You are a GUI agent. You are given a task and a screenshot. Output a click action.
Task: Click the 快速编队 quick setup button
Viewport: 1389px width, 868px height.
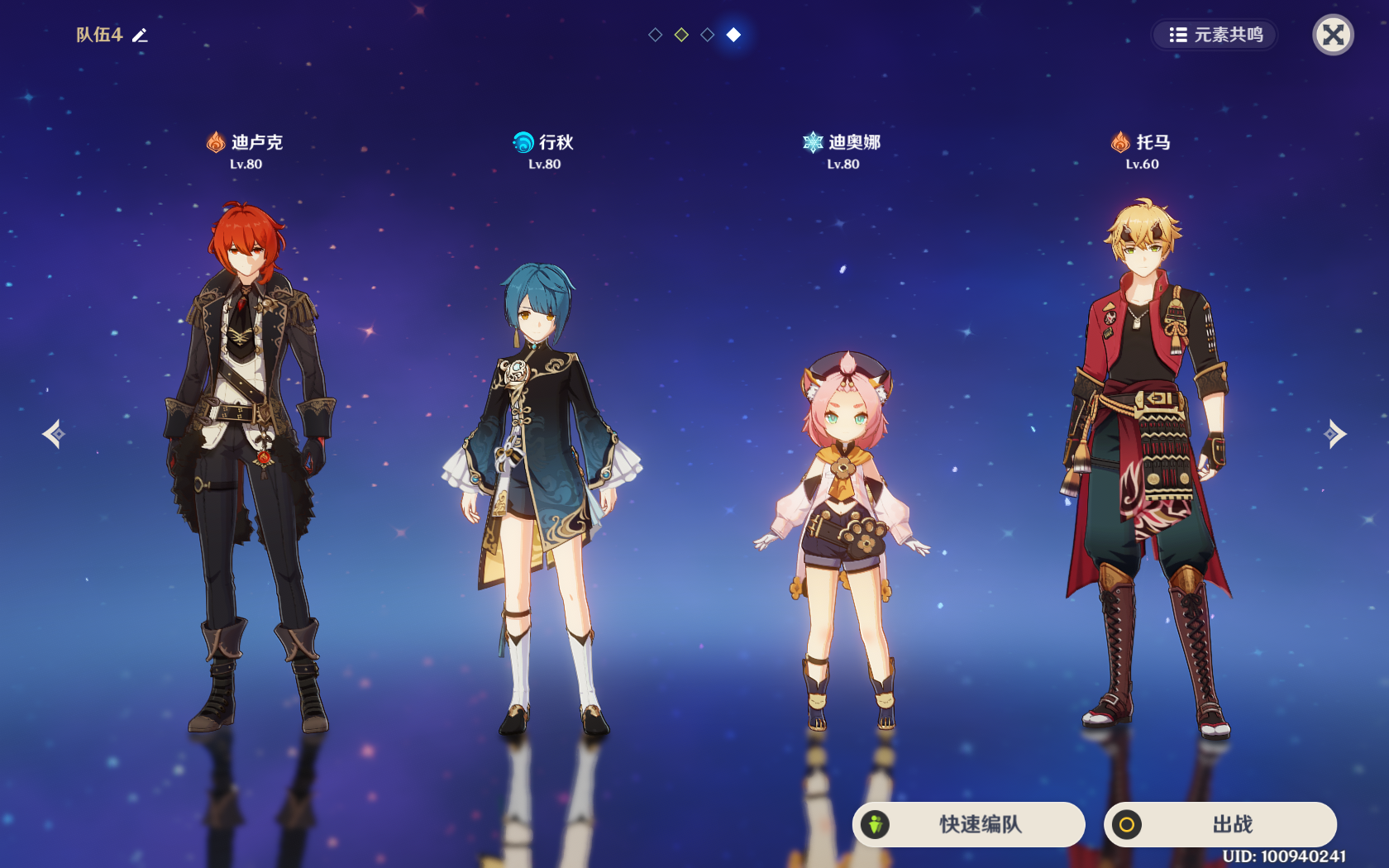(968, 824)
